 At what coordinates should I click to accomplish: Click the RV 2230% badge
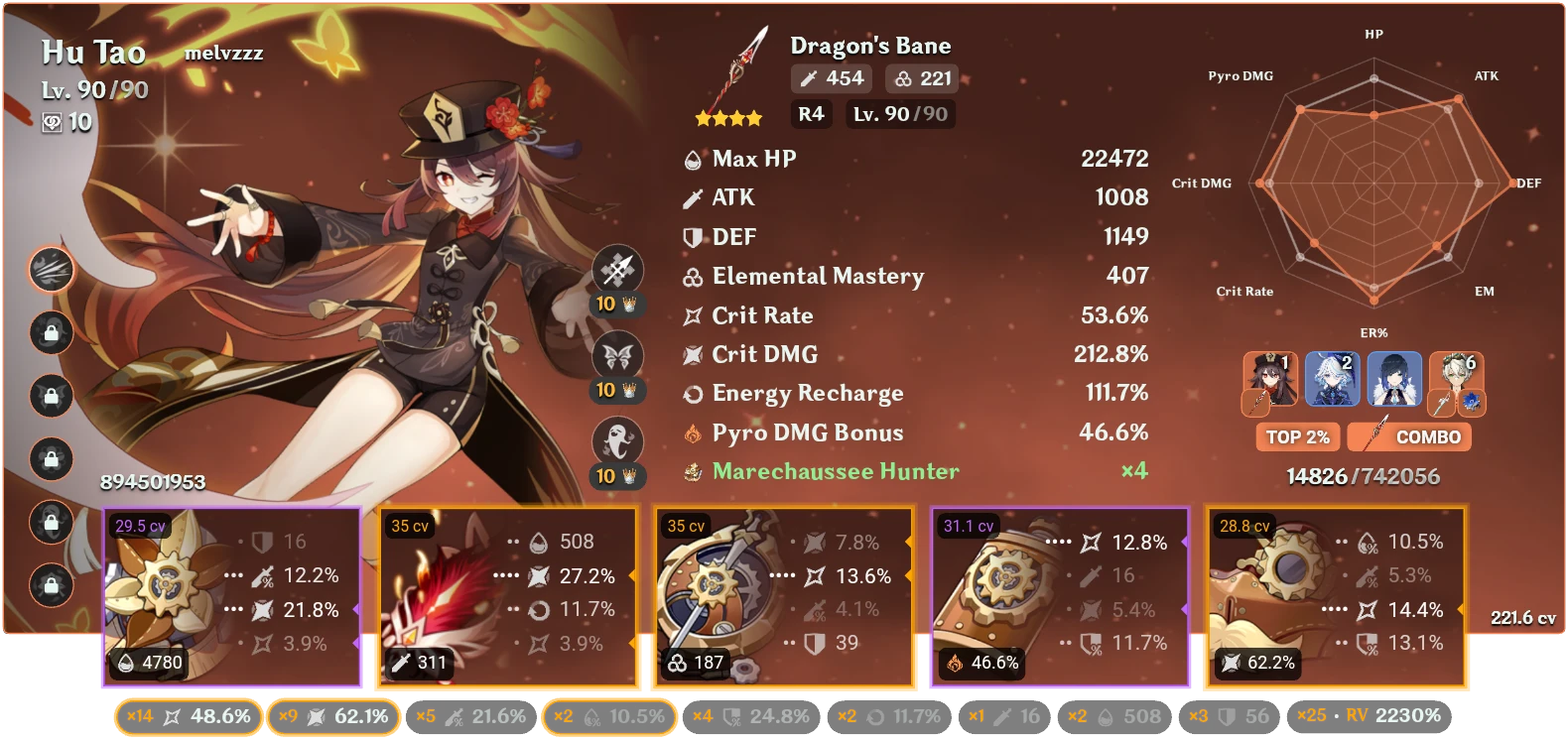pyautogui.click(x=1368, y=714)
